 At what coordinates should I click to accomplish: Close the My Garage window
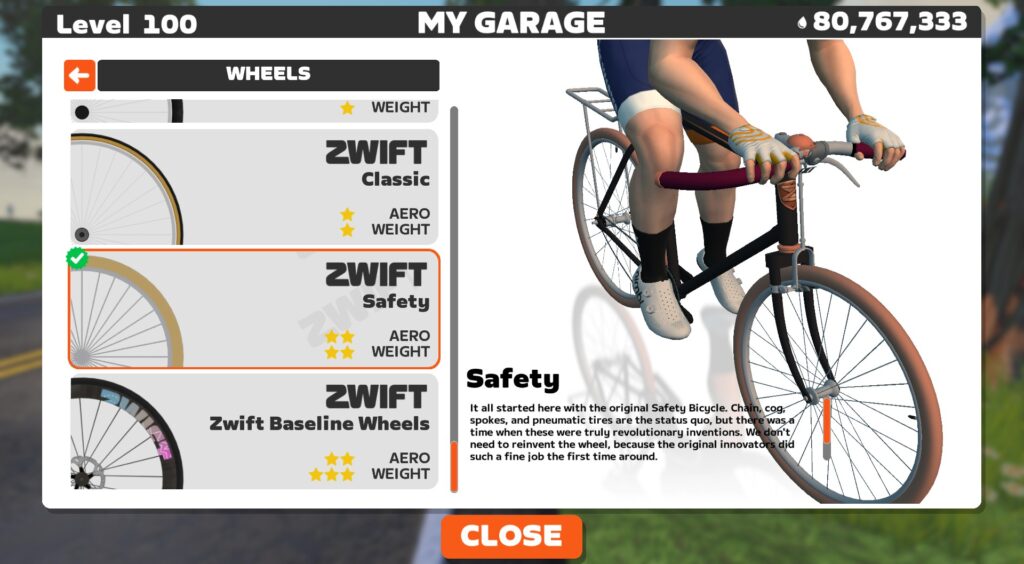[x=511, y=536]
